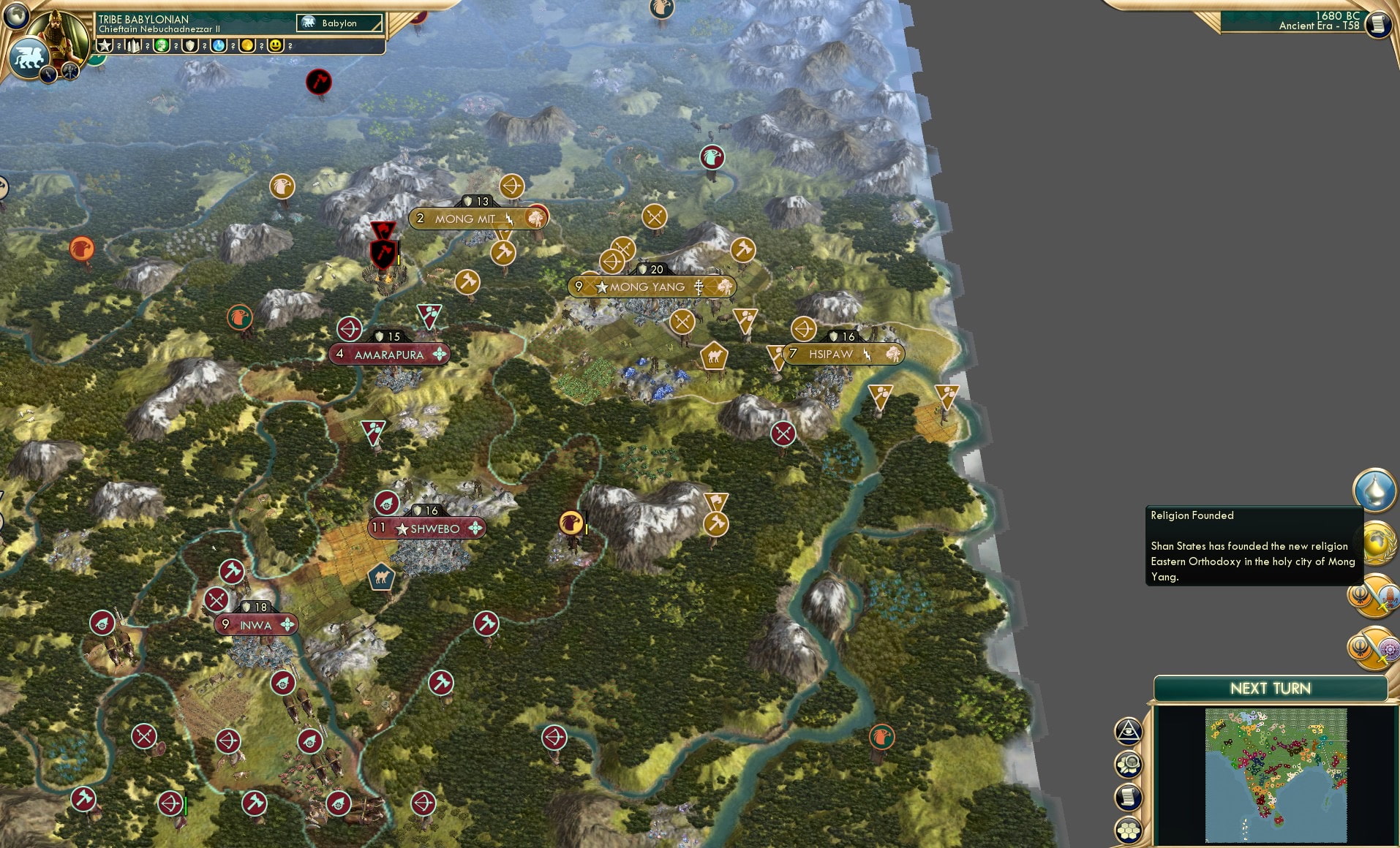Open the Religion Founded notification icon
This screenshot has width=1400, height=848.
tap(1374, 491)
